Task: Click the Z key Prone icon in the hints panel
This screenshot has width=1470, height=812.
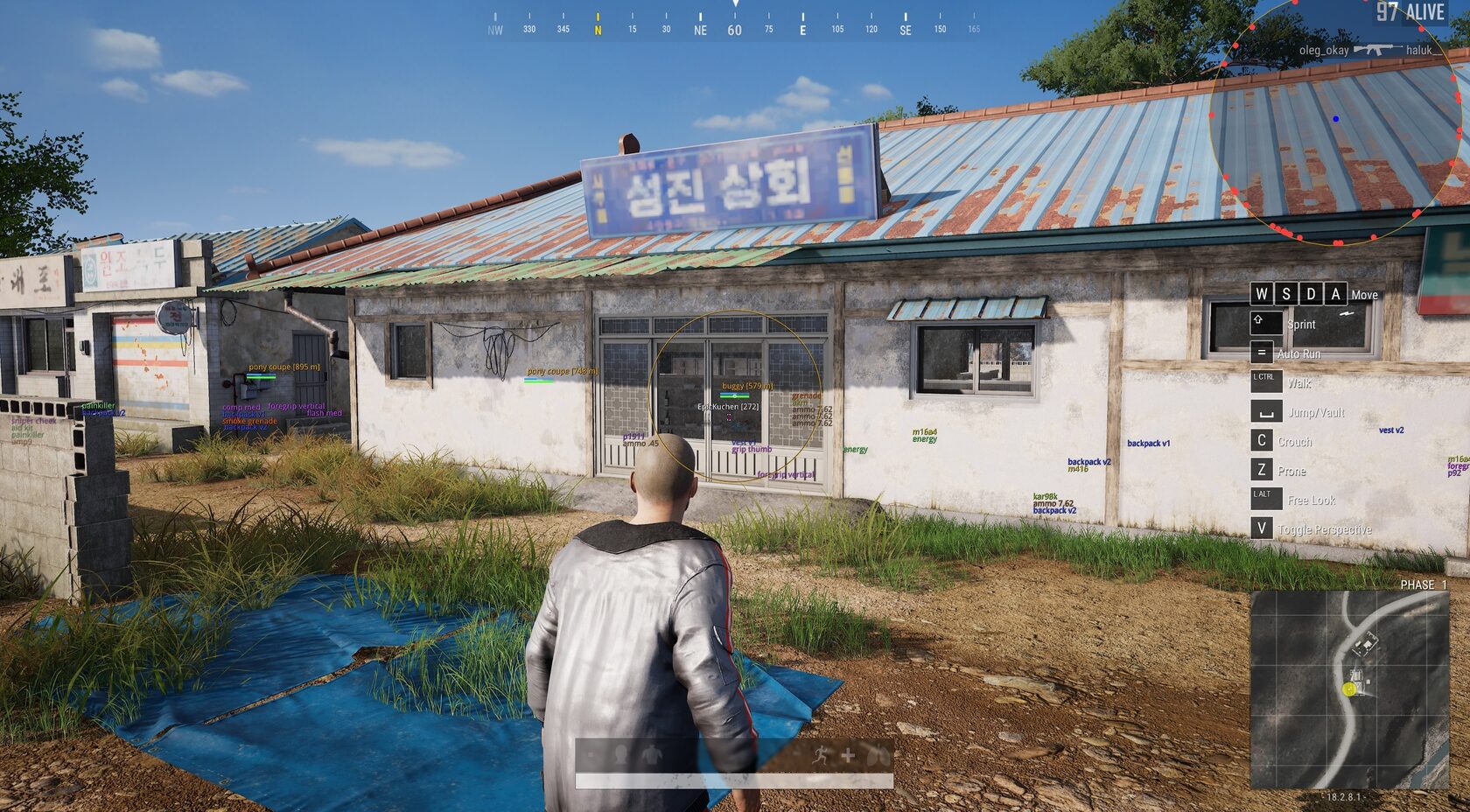Action: 1263,471
